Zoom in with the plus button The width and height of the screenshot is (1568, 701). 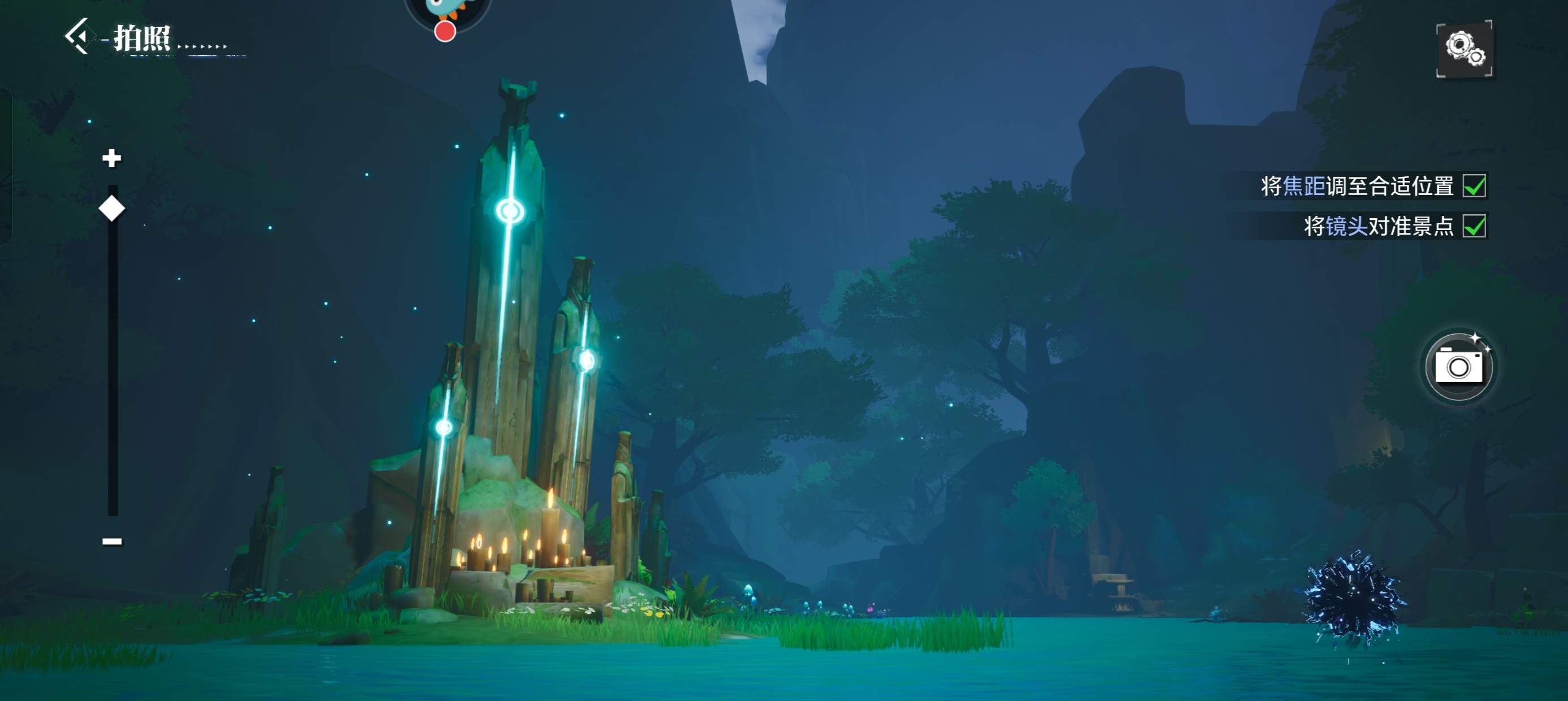[x=111, y=158]
